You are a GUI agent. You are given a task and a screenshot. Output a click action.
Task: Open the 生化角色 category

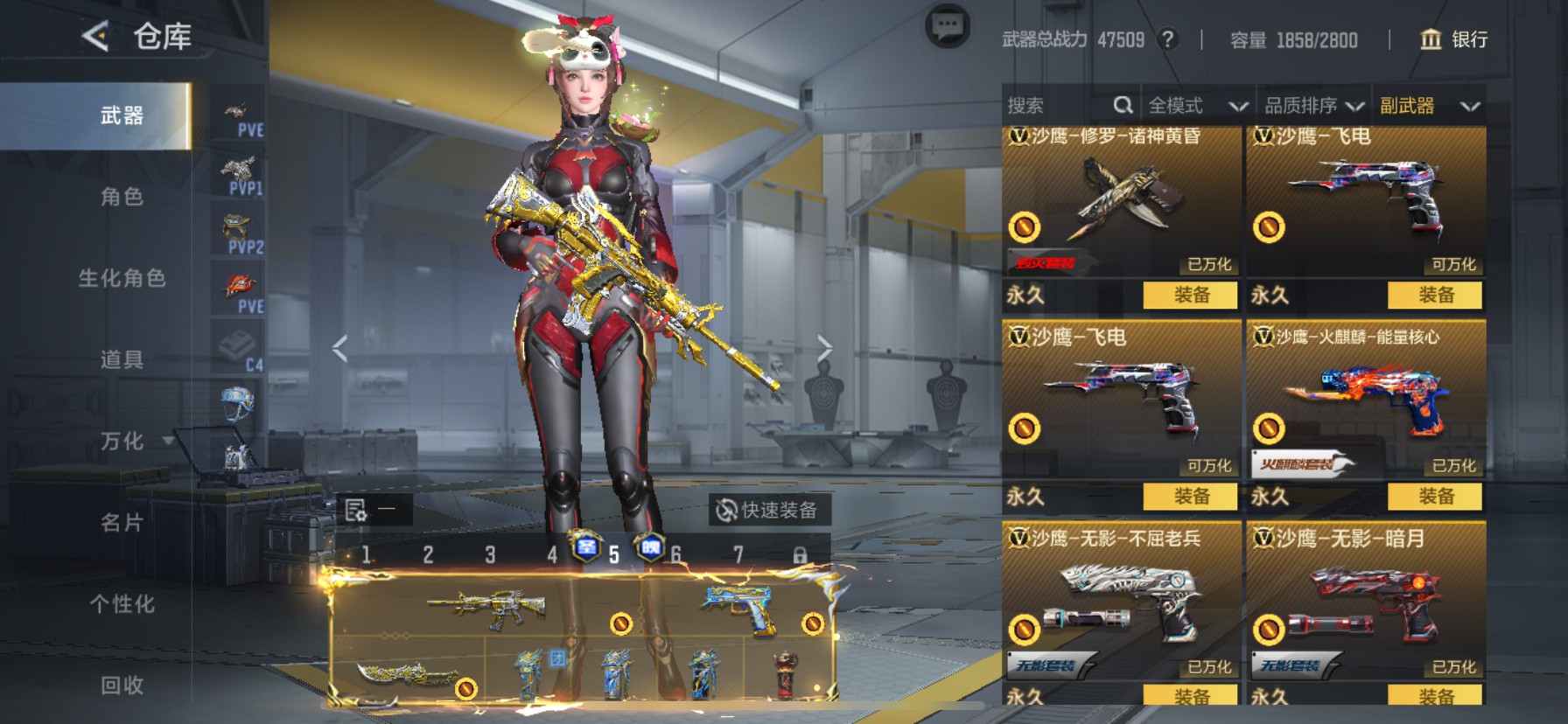(121, 278)
